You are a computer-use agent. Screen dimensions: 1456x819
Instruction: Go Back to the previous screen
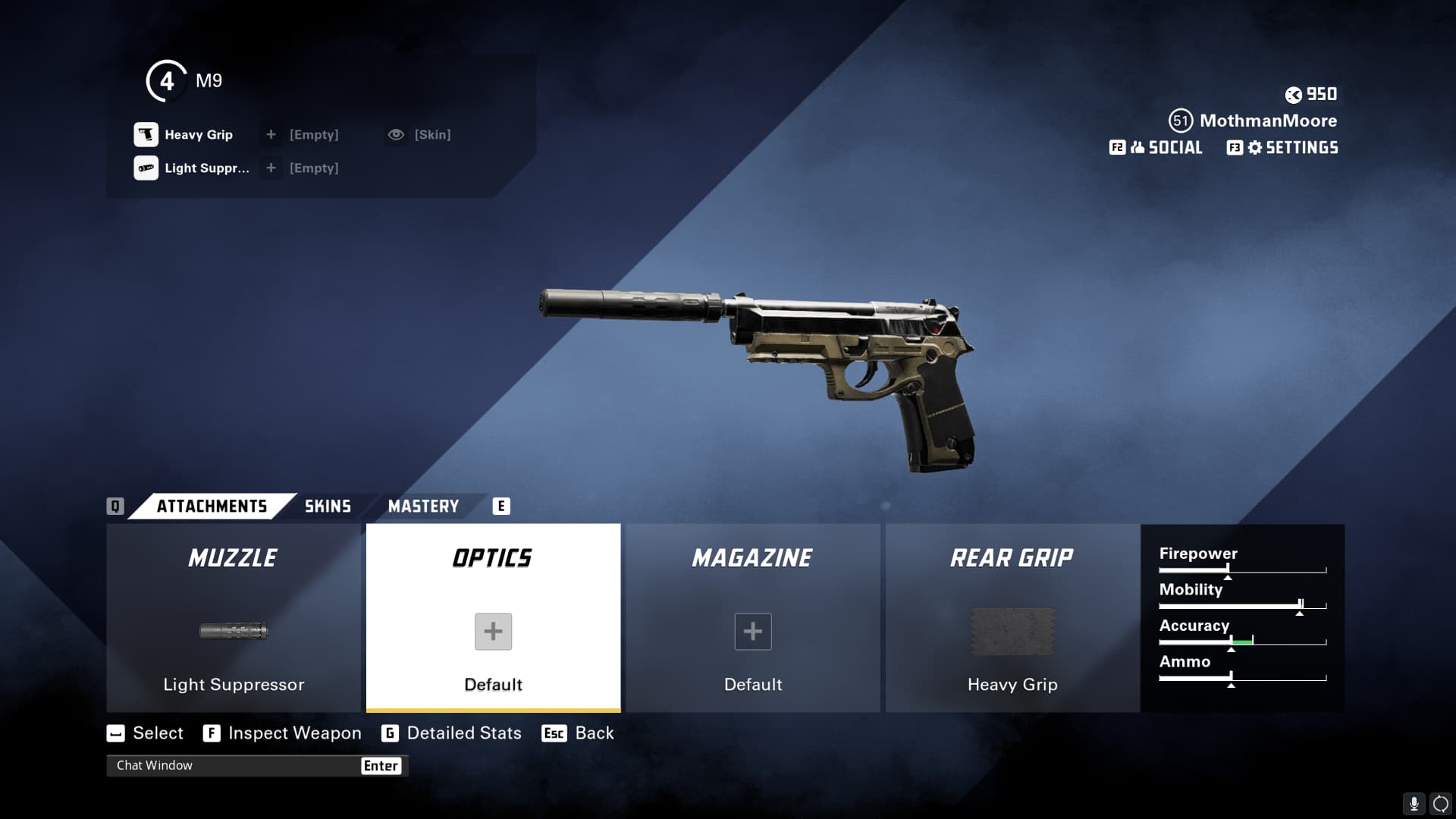(x=579, y=733)
